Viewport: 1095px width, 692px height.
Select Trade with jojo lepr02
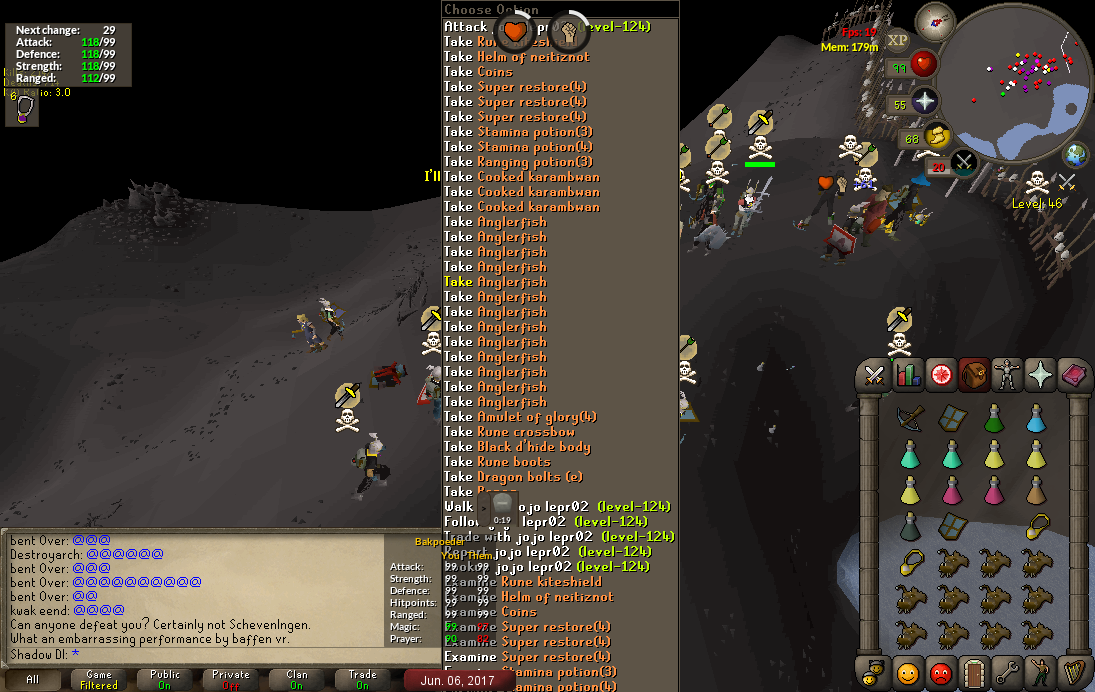(x=559, y=537)
